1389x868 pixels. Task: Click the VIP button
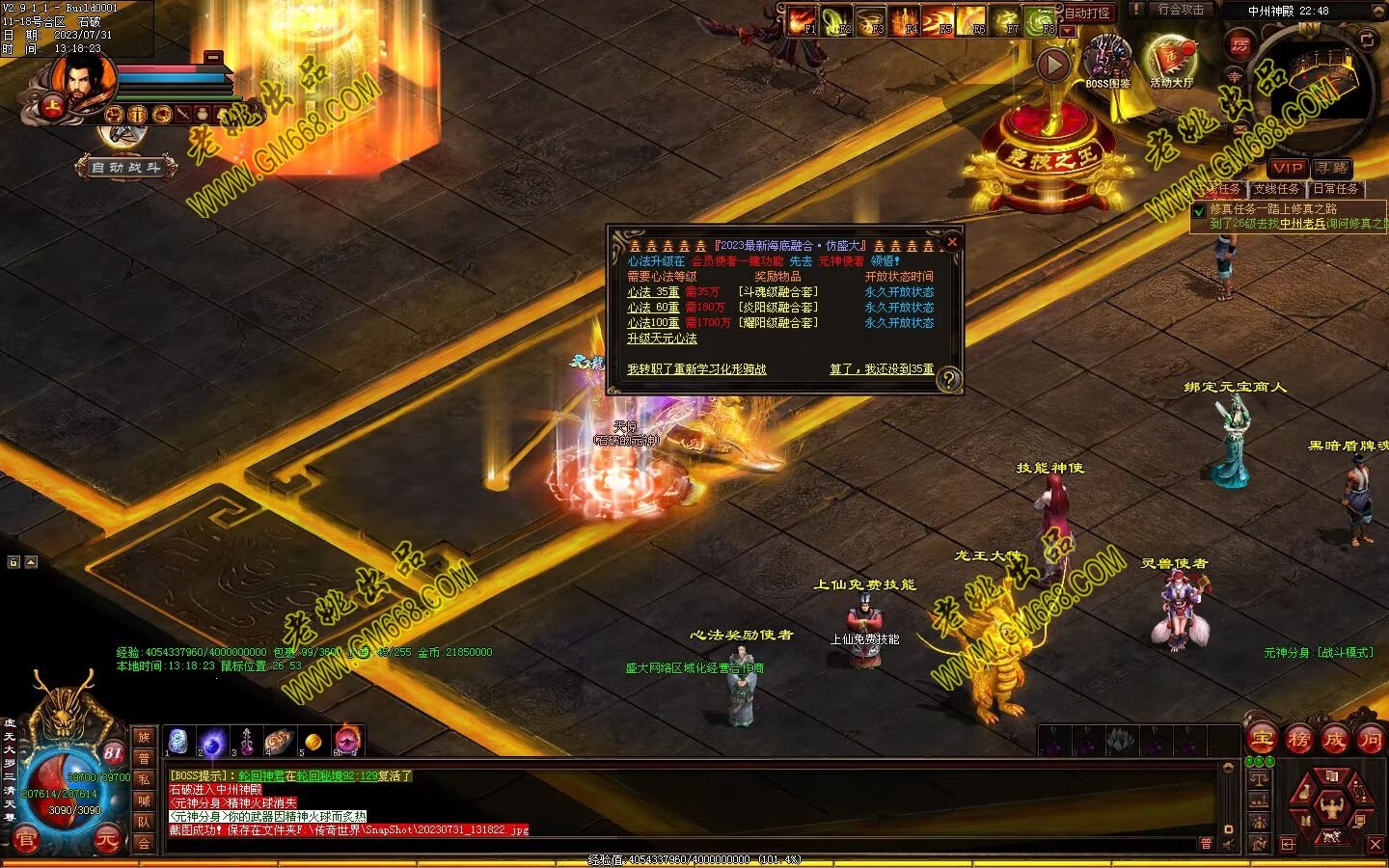(1287, 168)
